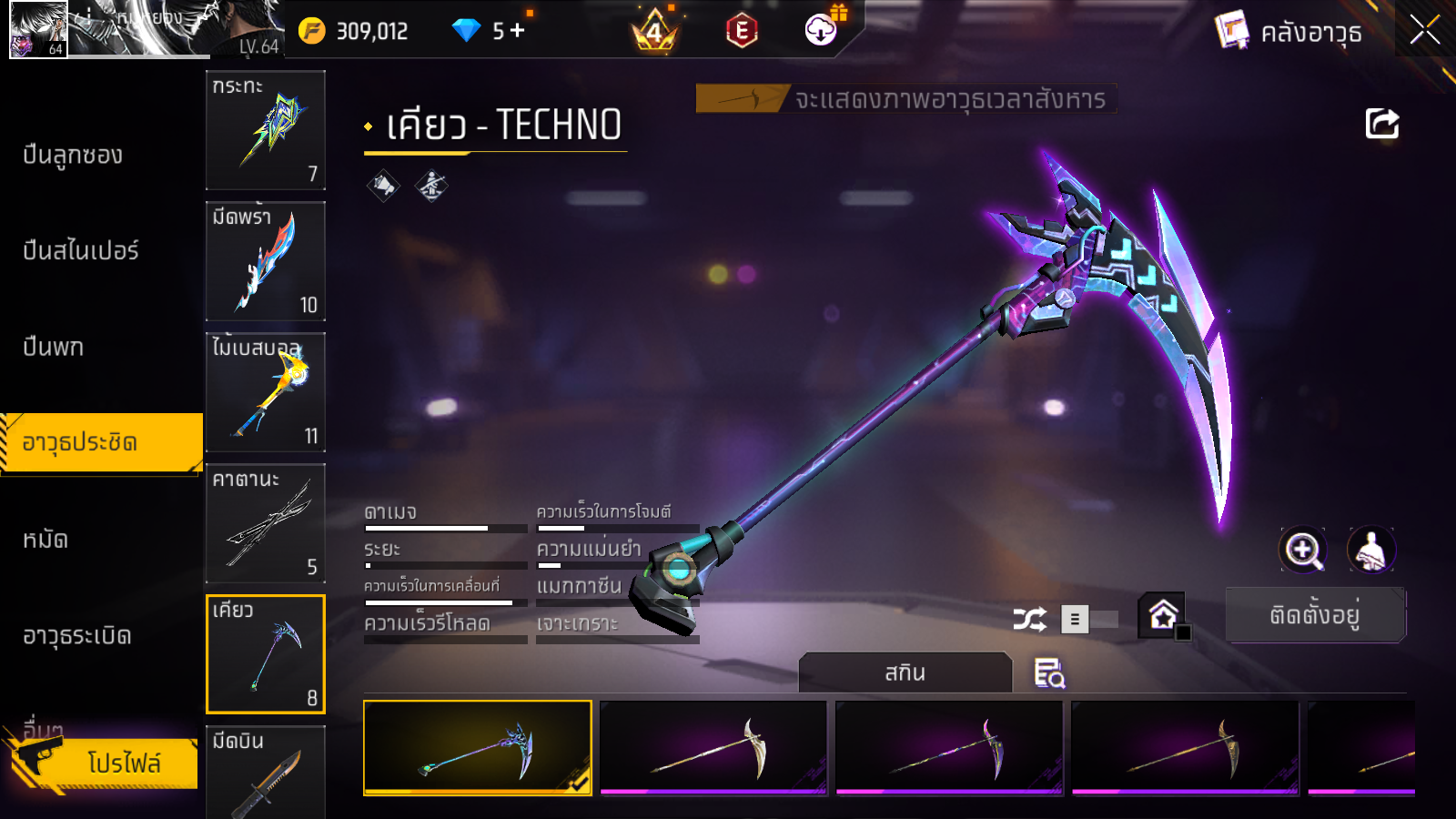
Task: Select the คาตานะ katana weapon tile
Action: (266, 523)
